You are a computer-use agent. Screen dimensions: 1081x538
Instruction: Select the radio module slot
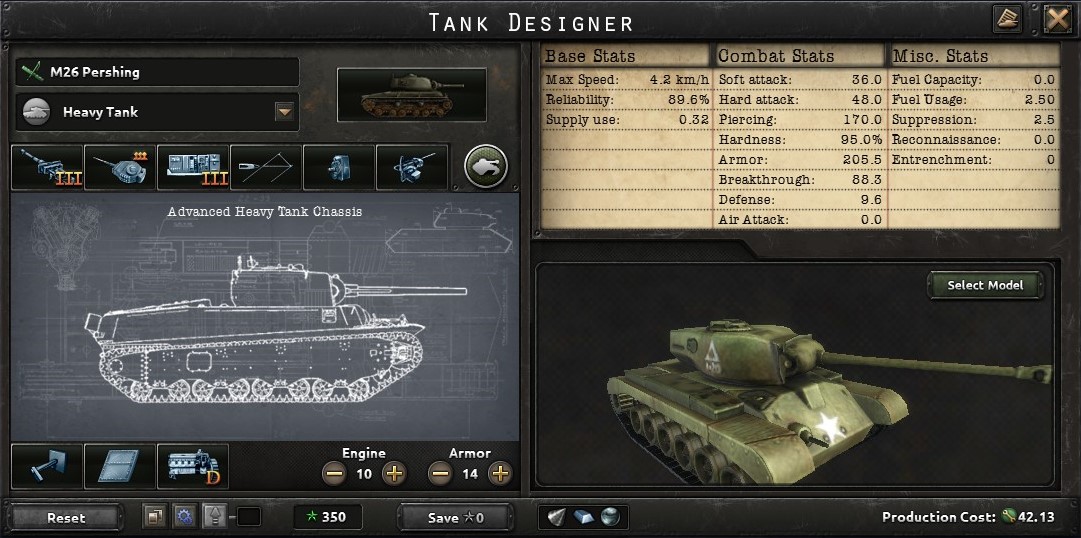tap(193, 167)
